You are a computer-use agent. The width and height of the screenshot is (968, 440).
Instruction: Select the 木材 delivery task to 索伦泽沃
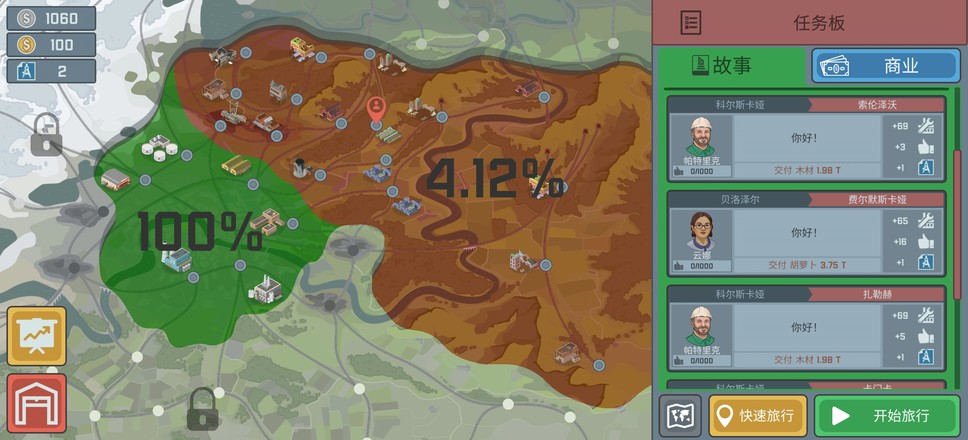806,140
